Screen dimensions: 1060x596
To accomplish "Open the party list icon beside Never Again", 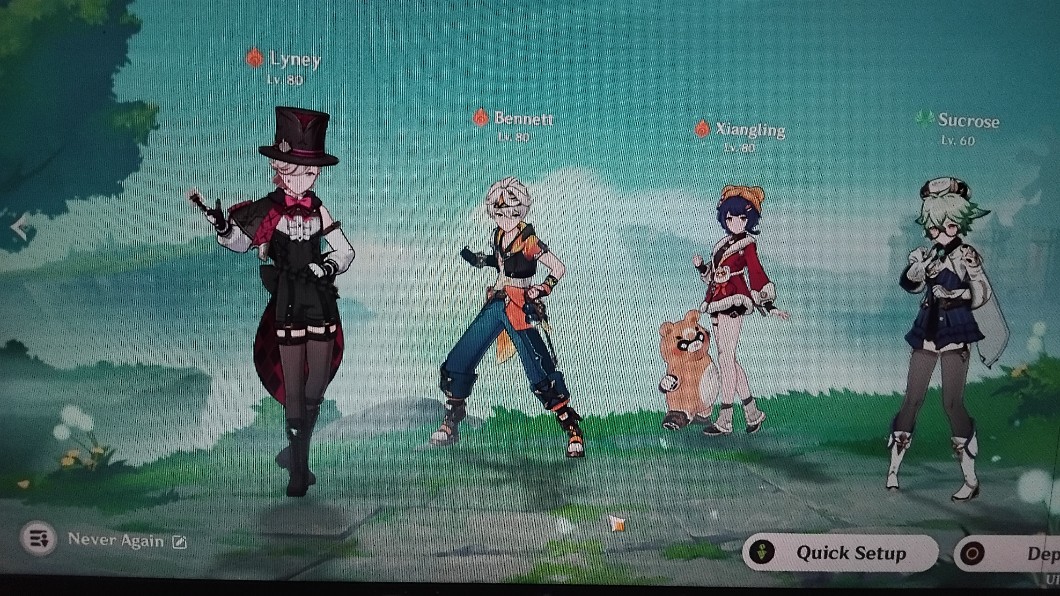I will coord(39,540).
